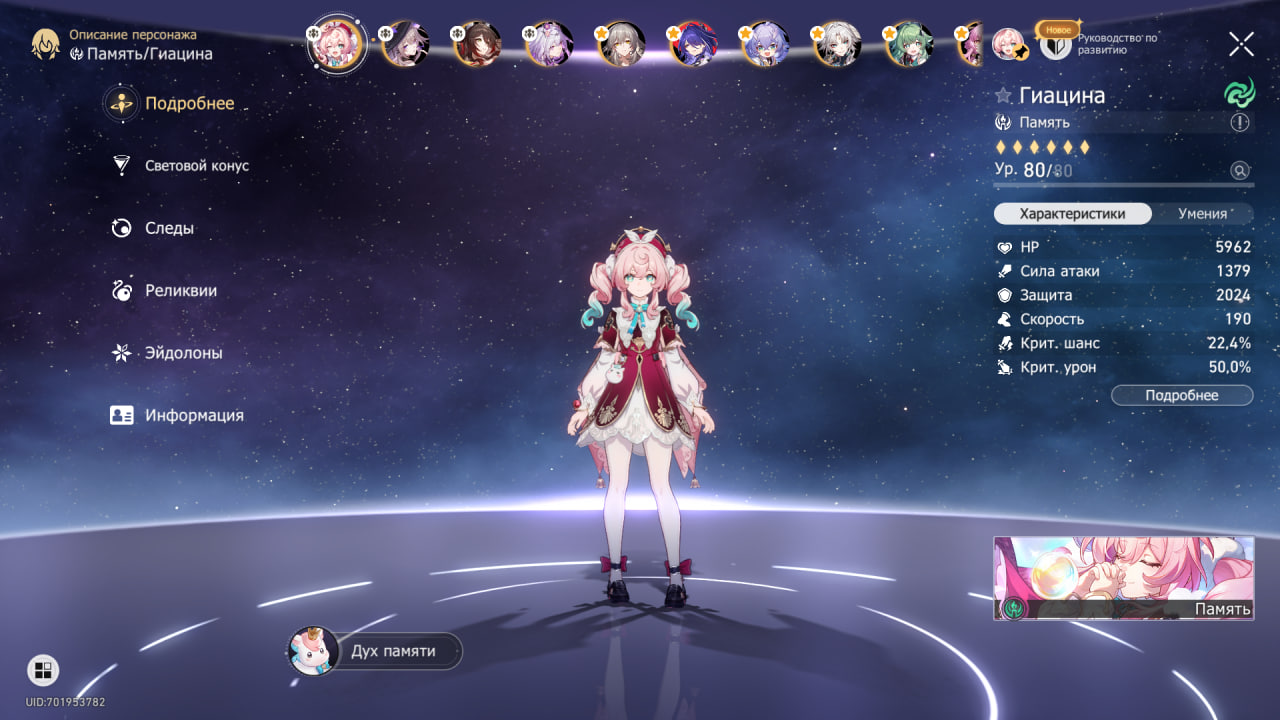Switch to the Характеристики tab
The height and width of the screenshot is (720, 1280).
(1072, 213)
